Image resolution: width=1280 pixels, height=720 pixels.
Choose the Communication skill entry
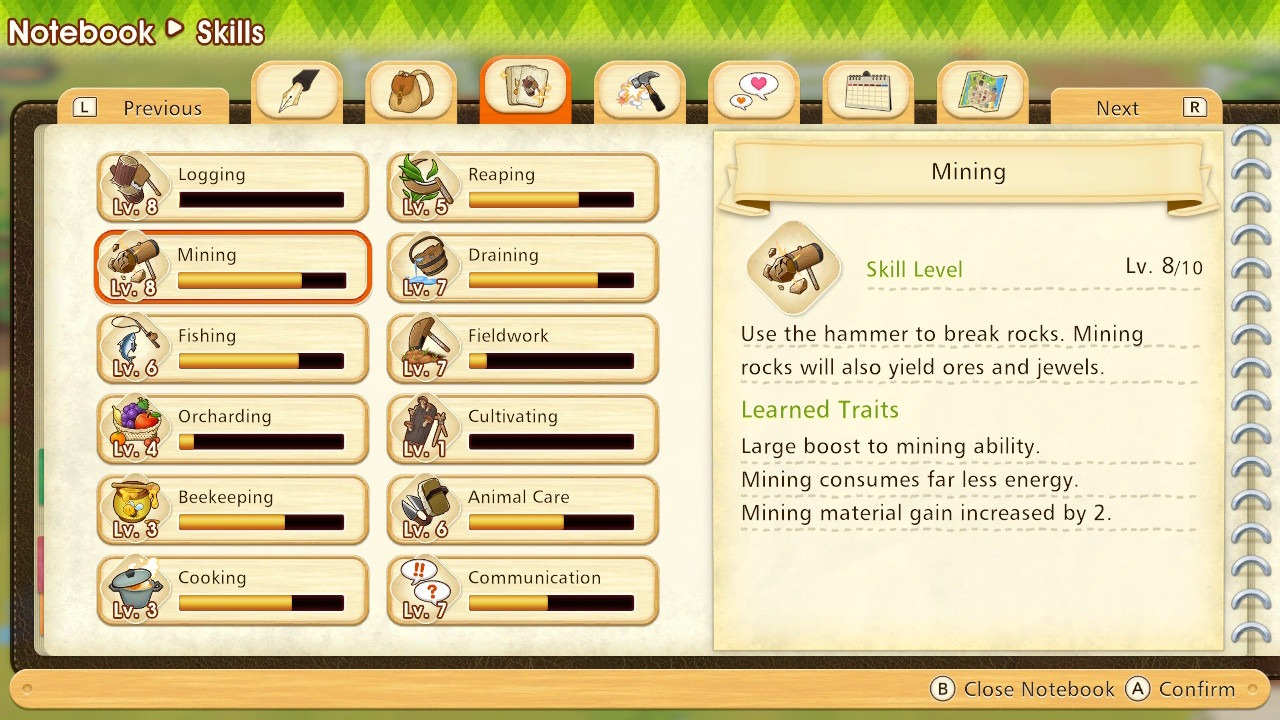[x=523, y=591]
